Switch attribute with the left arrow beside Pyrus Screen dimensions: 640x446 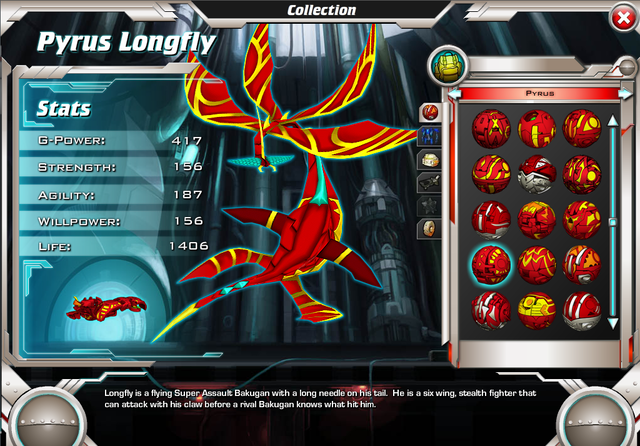(454, 93)
